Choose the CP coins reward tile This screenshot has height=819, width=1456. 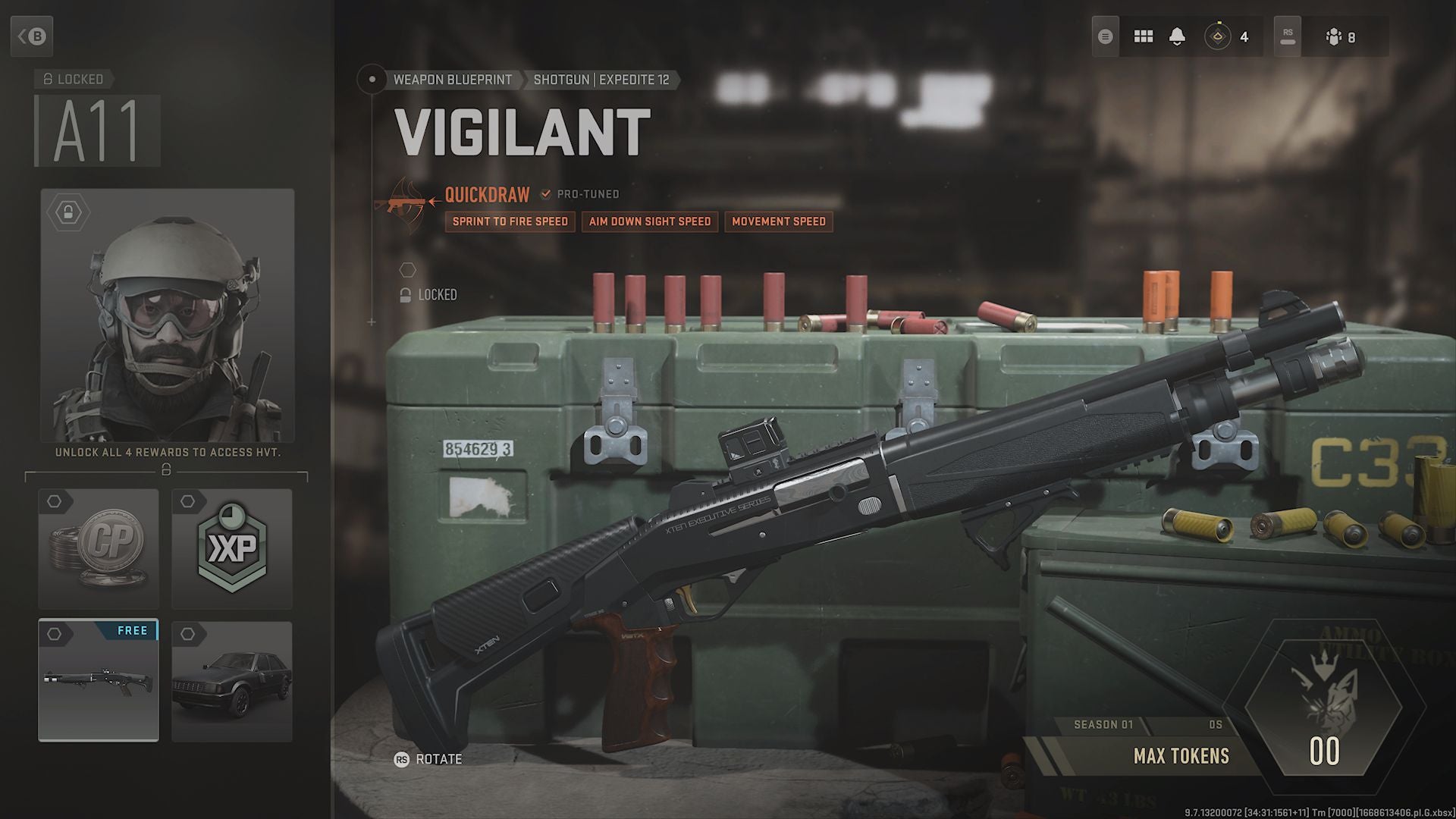(x=99, y=548)
